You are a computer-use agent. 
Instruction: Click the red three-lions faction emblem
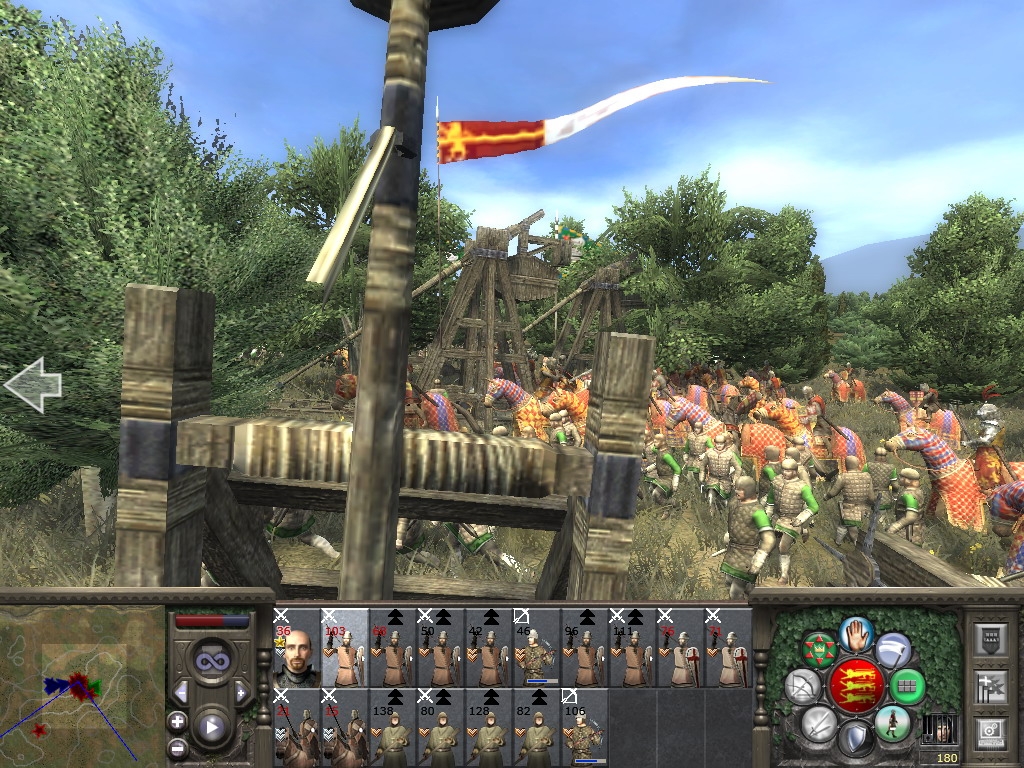click(856, 685)
